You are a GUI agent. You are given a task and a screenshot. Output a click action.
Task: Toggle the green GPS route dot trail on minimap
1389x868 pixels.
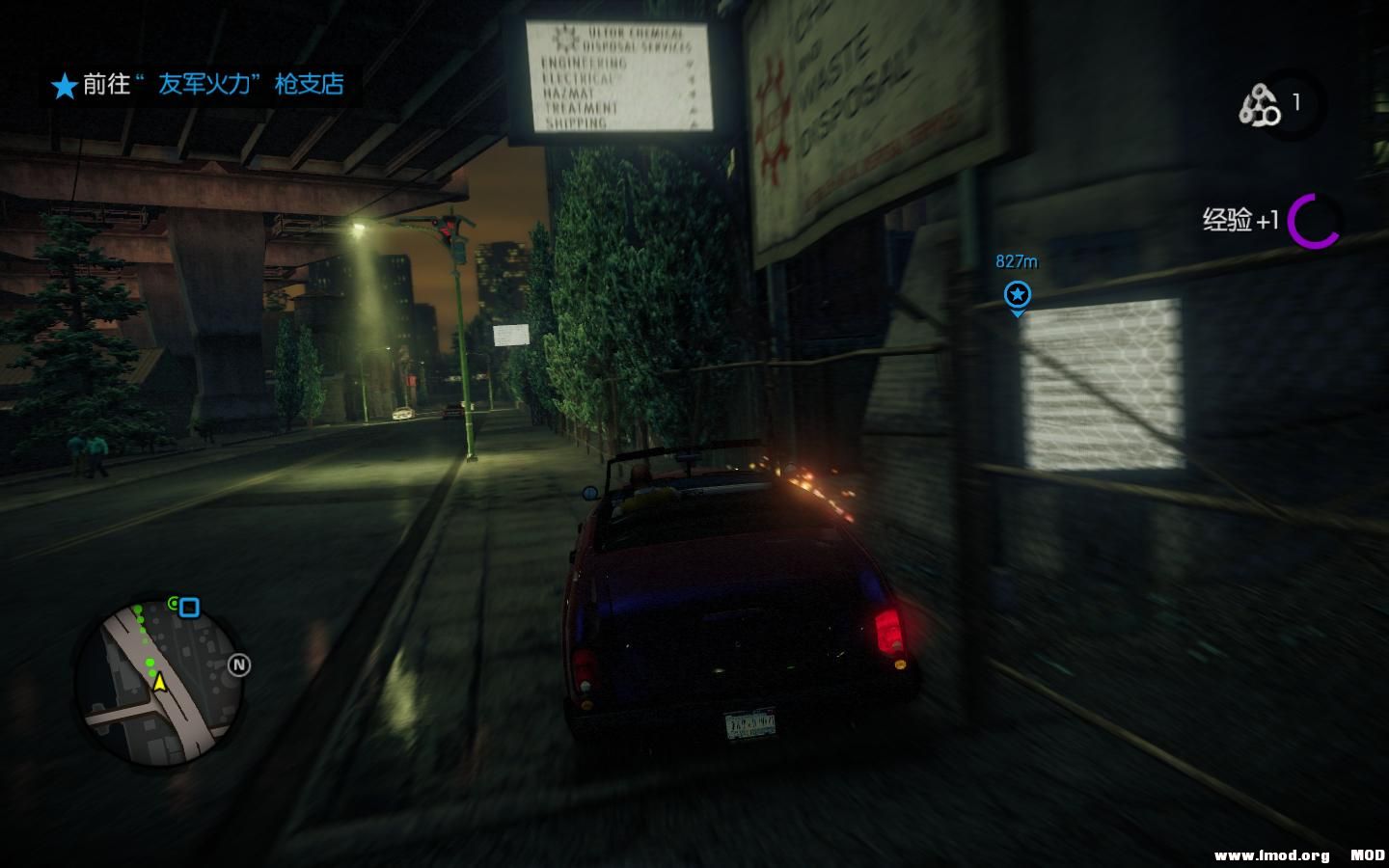145,632
